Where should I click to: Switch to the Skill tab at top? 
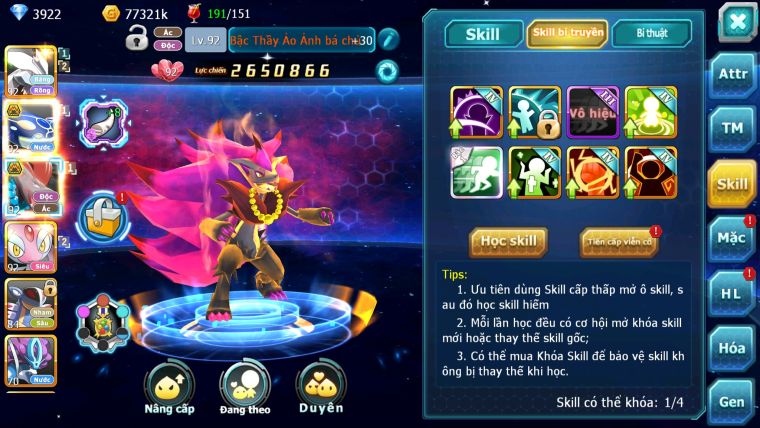tap(482, 34)
